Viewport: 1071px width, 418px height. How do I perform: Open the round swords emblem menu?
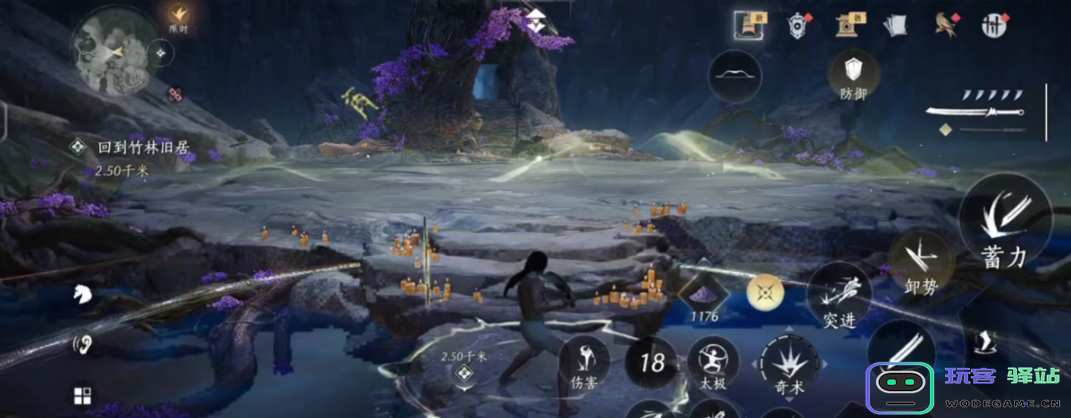[993, 25]
